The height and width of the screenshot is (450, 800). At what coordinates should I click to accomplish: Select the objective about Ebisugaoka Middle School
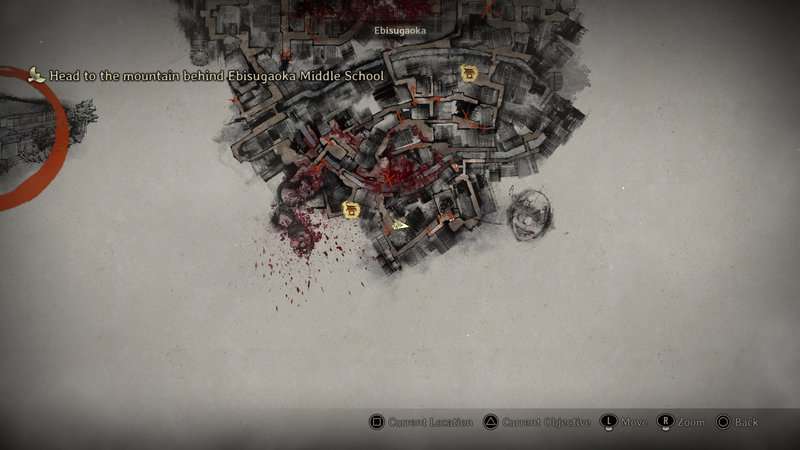216,76
